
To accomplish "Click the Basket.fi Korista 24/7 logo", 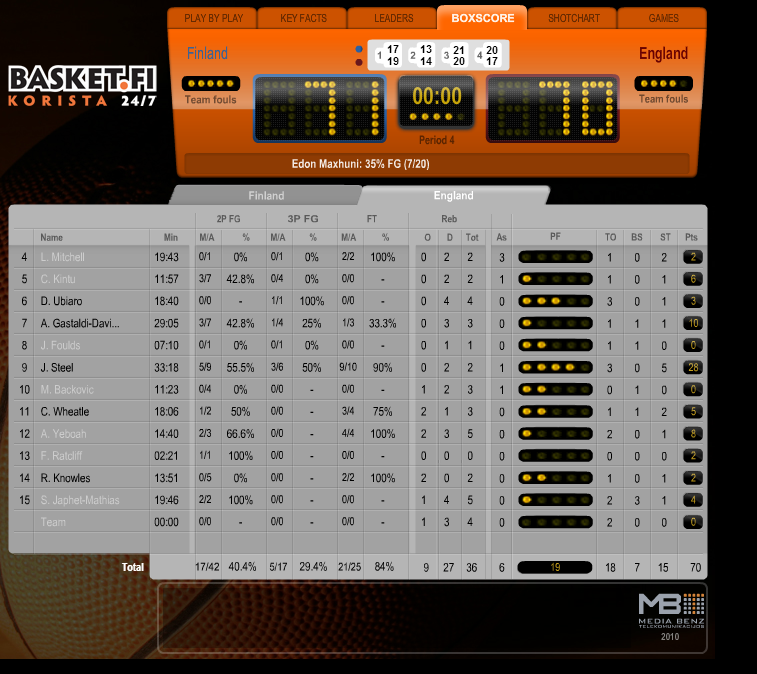I will coord(83,86).
